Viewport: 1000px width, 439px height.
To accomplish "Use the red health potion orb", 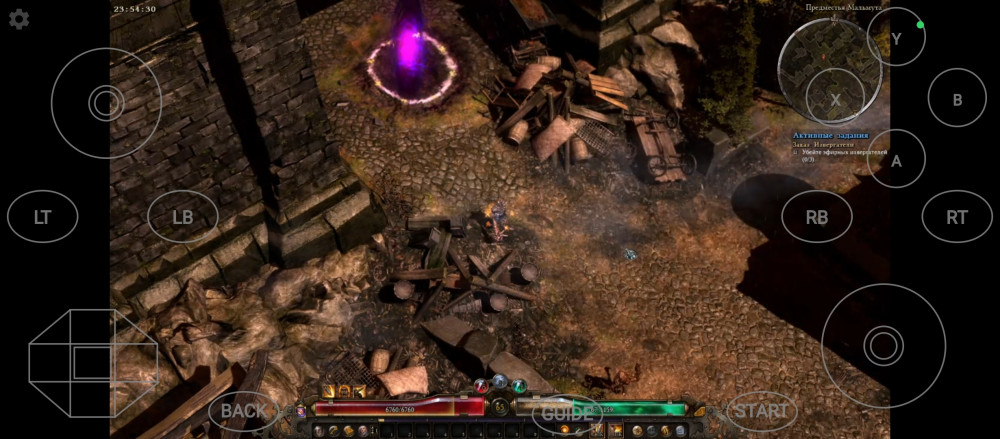I will pyautogui.click(x=481, y=386).
